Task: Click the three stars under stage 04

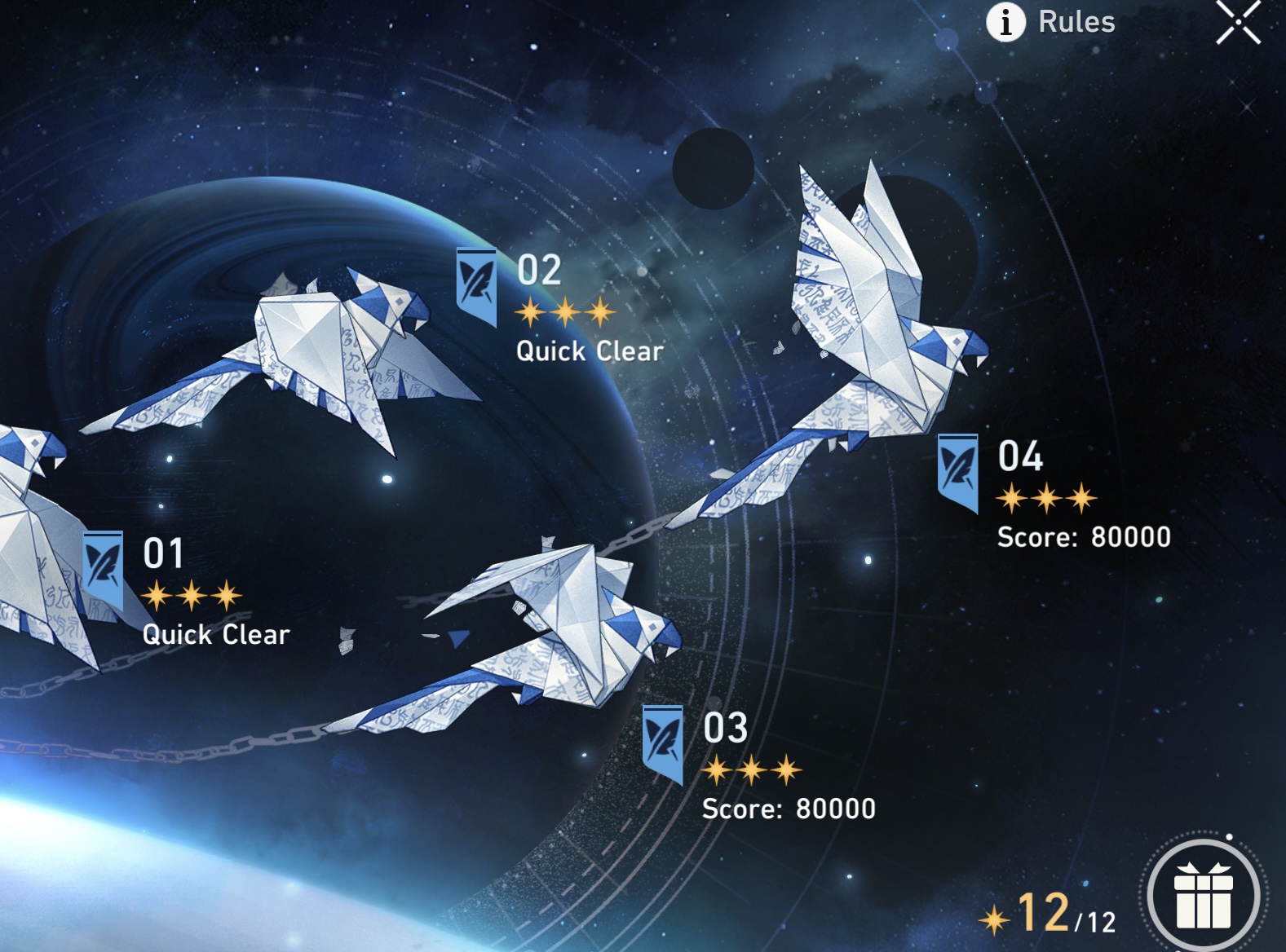Action: [1047, 496]
